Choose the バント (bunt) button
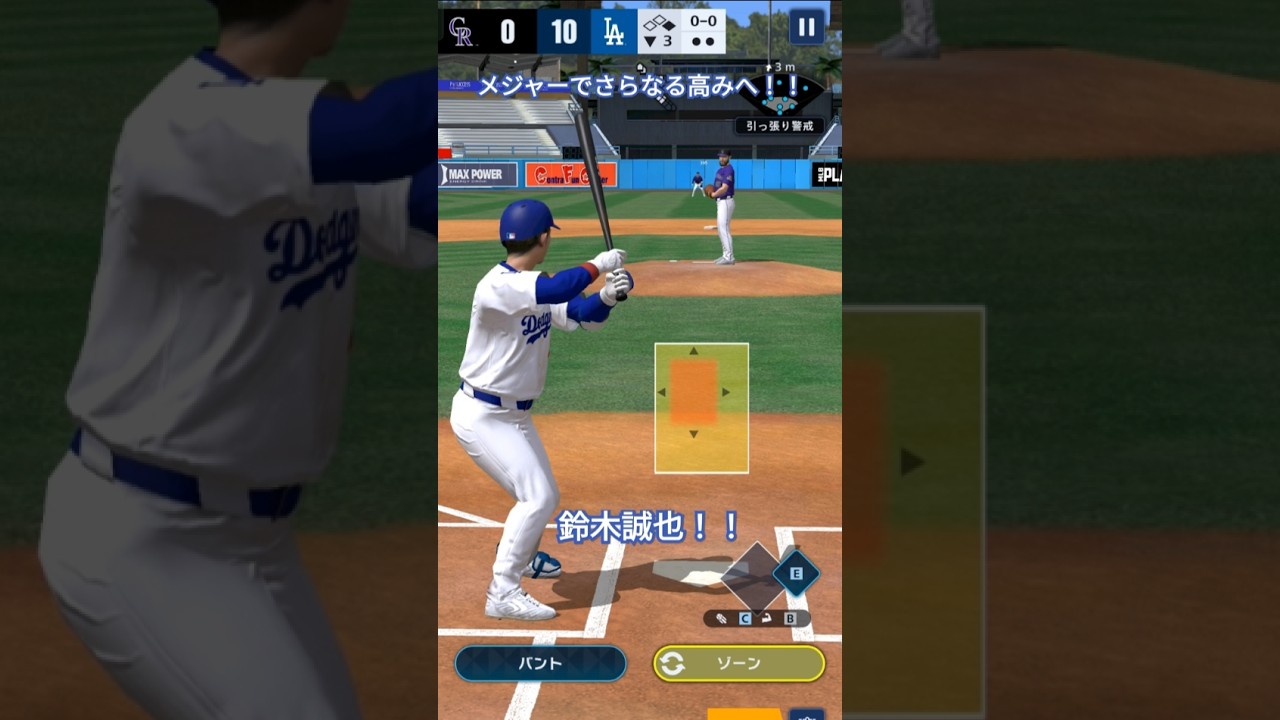The height and width of the screenshot is (720, 1280). 540,663
